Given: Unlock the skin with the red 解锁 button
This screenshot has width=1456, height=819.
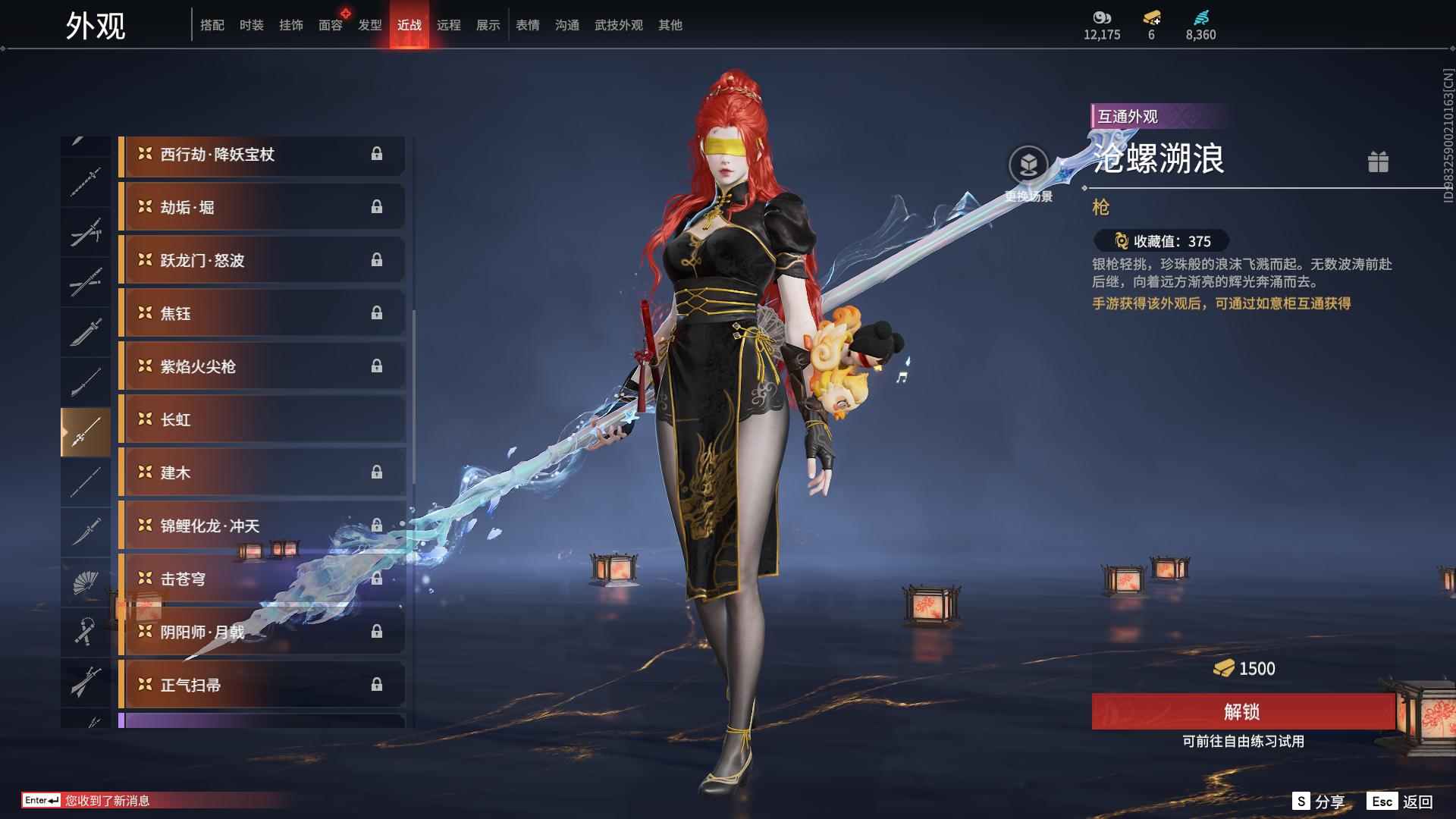Looking at the screenshot, I should pos(1242,711).
